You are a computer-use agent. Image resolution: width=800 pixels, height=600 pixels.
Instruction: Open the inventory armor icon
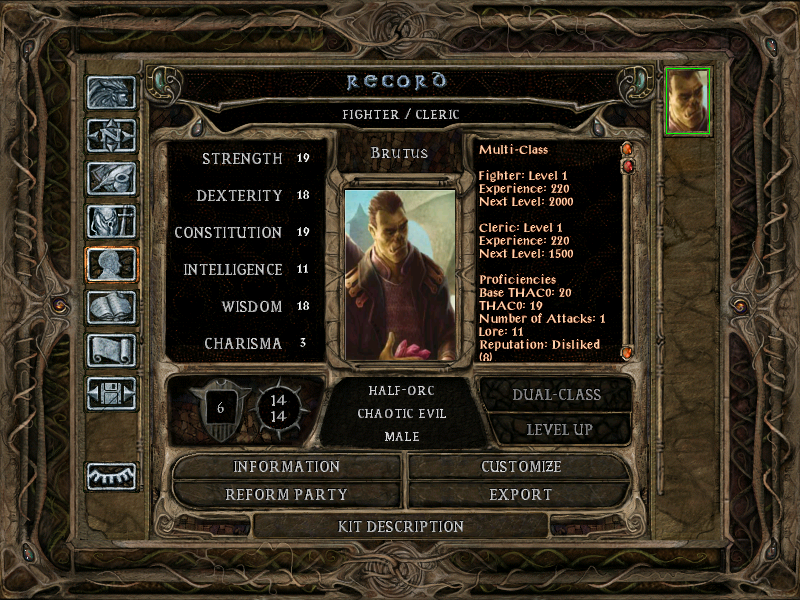(x=111, y=221)
